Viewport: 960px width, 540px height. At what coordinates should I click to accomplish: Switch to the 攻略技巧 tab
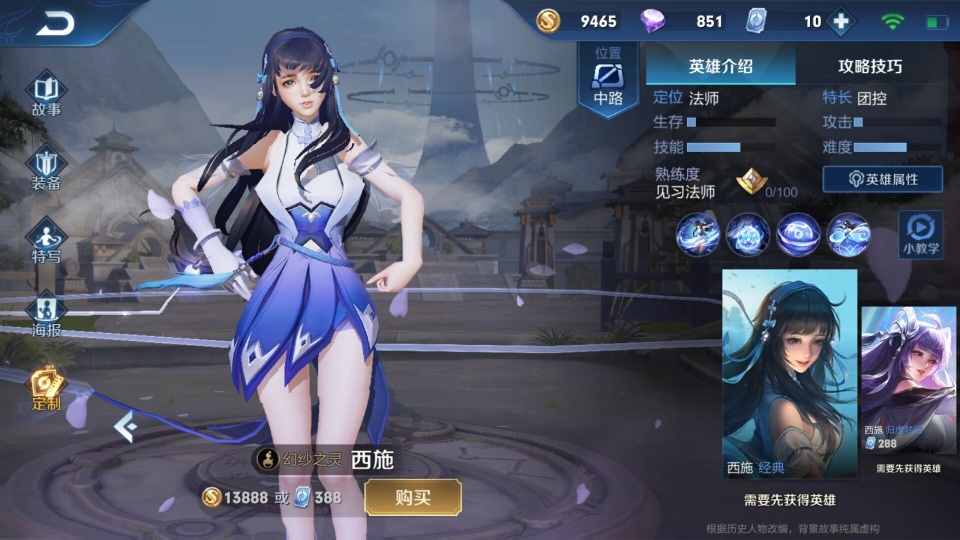[869, 66]
